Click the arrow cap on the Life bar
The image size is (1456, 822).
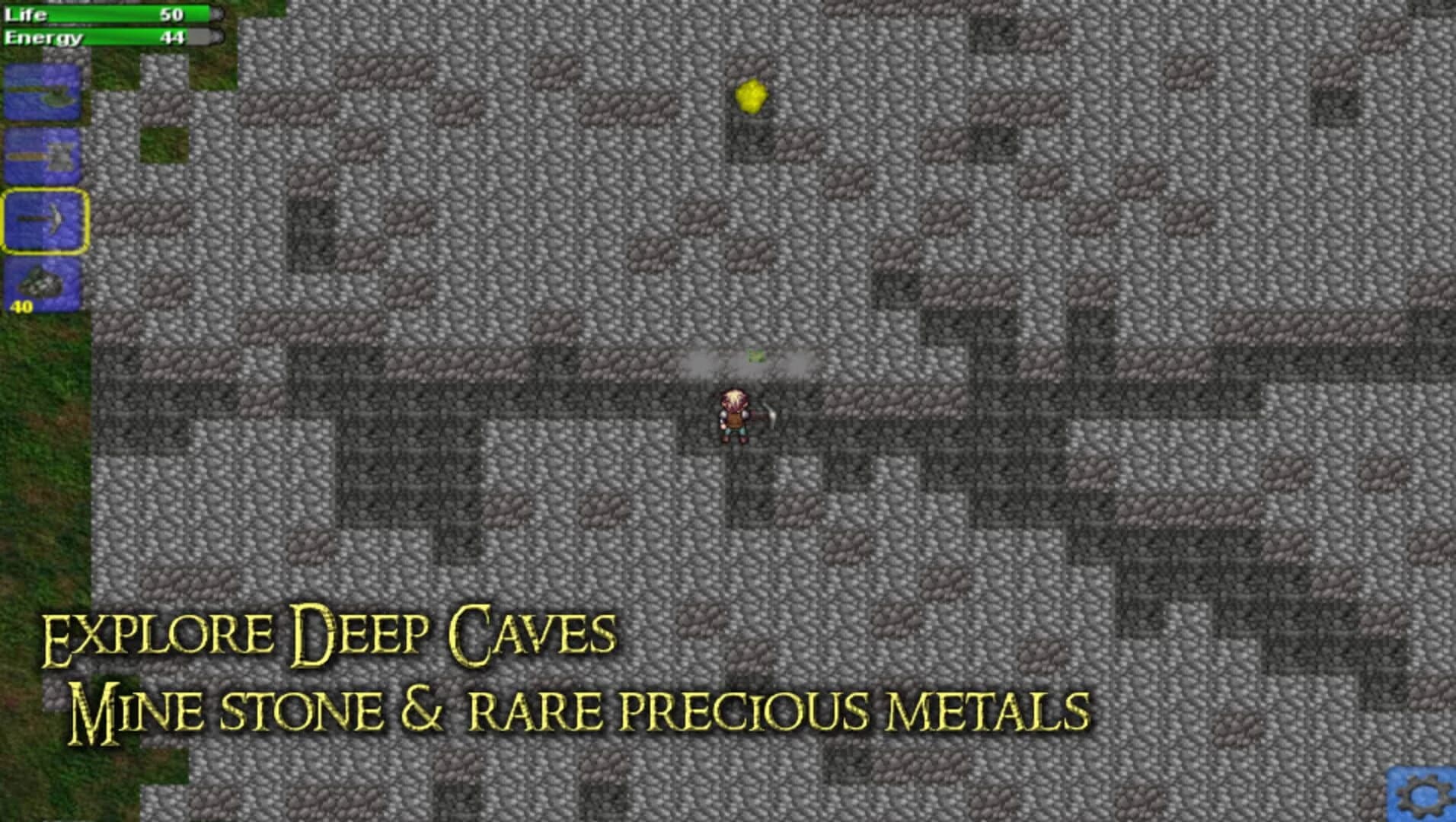click(216, 13)
